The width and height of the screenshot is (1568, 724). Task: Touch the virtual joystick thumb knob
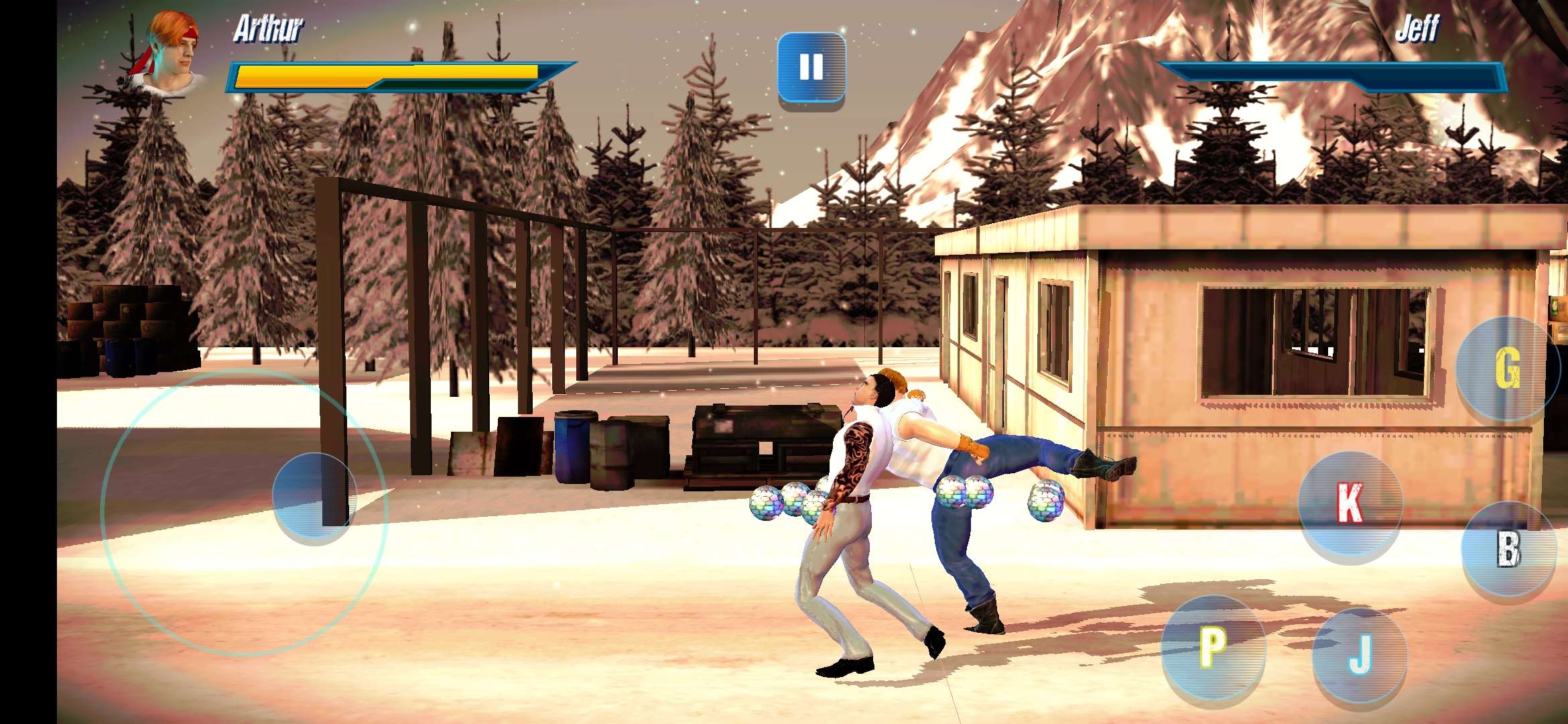(314, 496)
